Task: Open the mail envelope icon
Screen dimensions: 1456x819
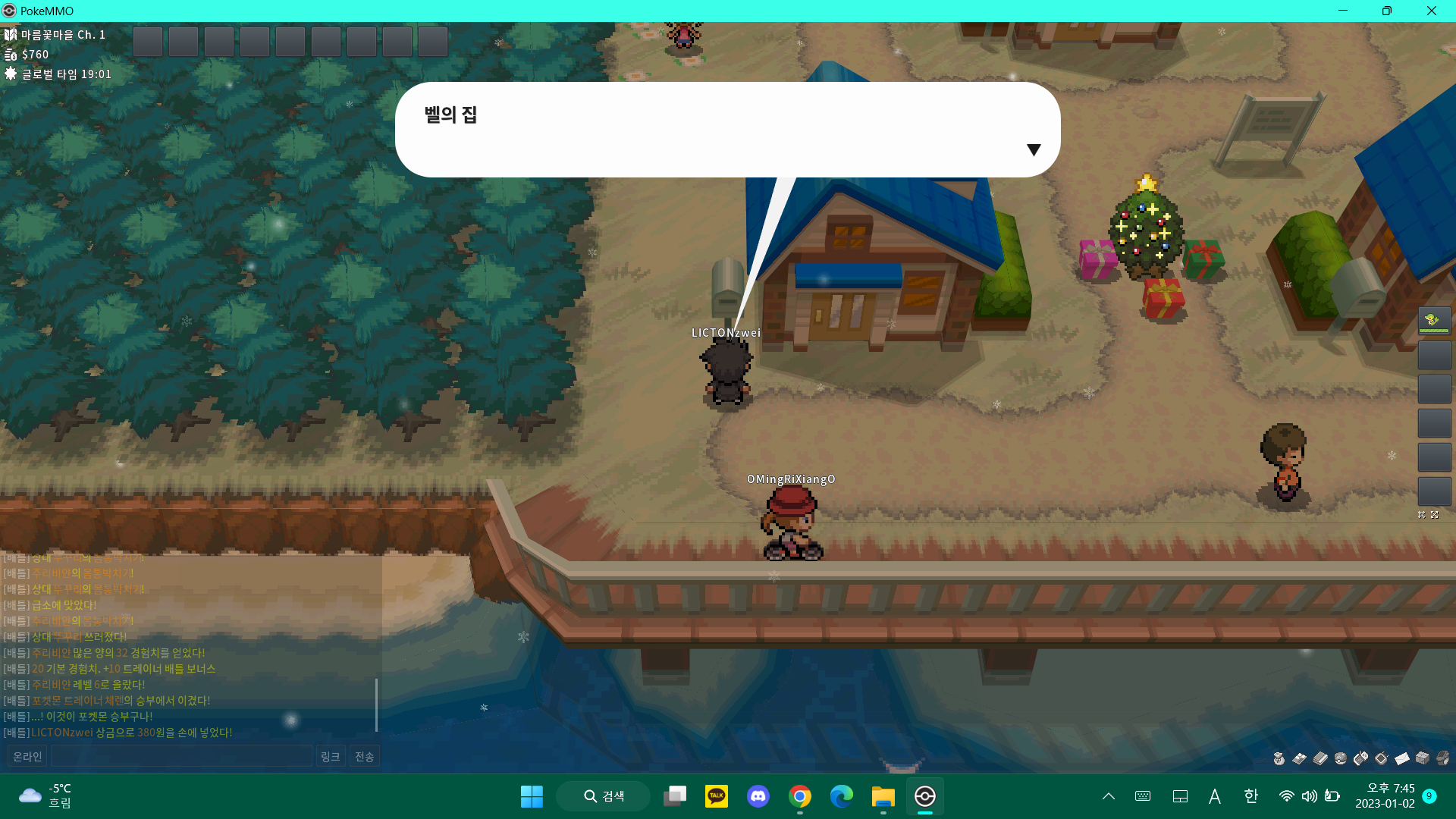Action: click(x=1401, y=758)
